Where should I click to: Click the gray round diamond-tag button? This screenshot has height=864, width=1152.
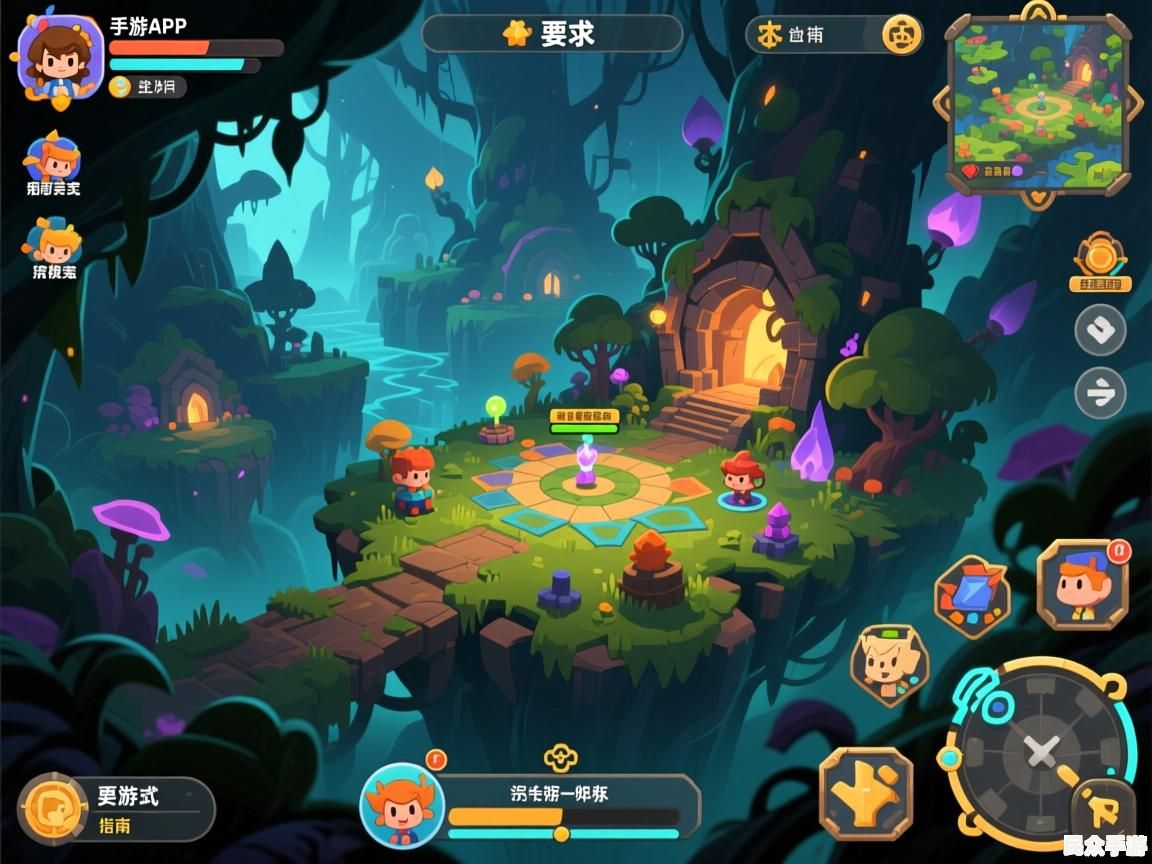click(1100, 330)
